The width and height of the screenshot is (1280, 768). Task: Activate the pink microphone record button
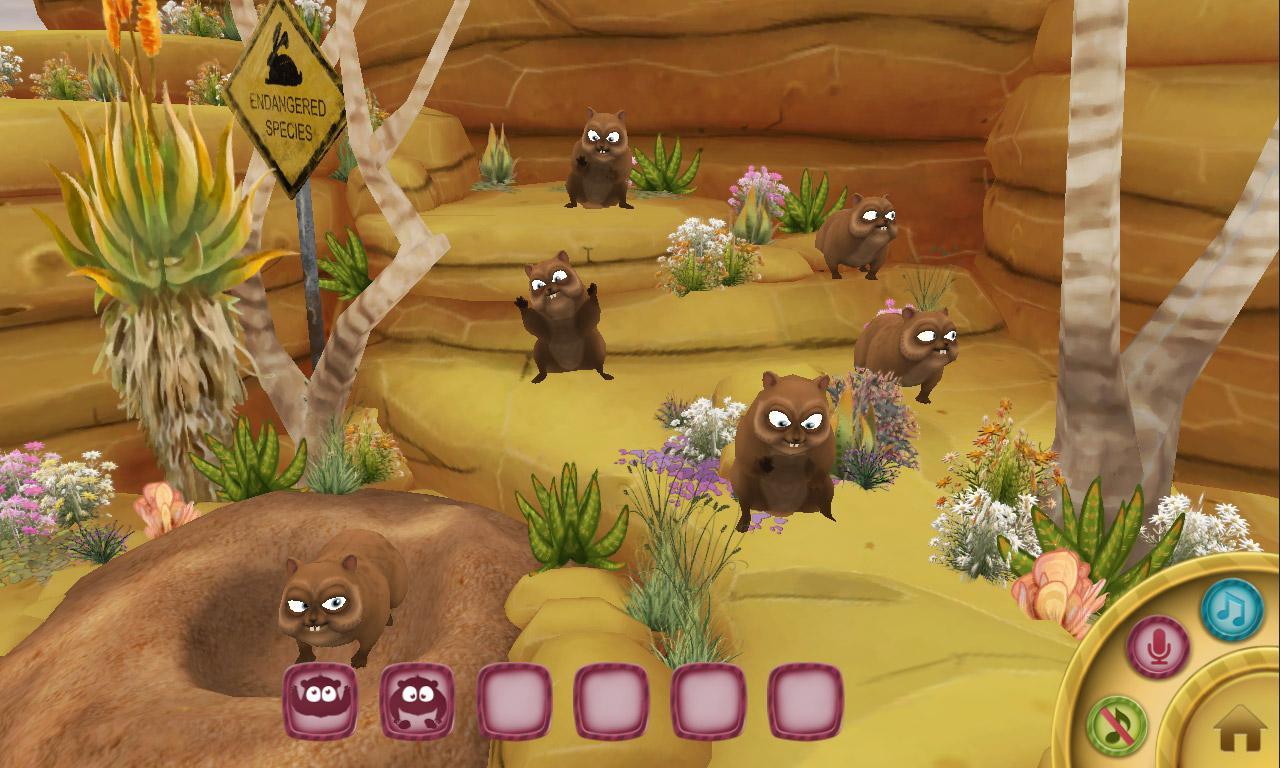click(x=1158, y=647)
